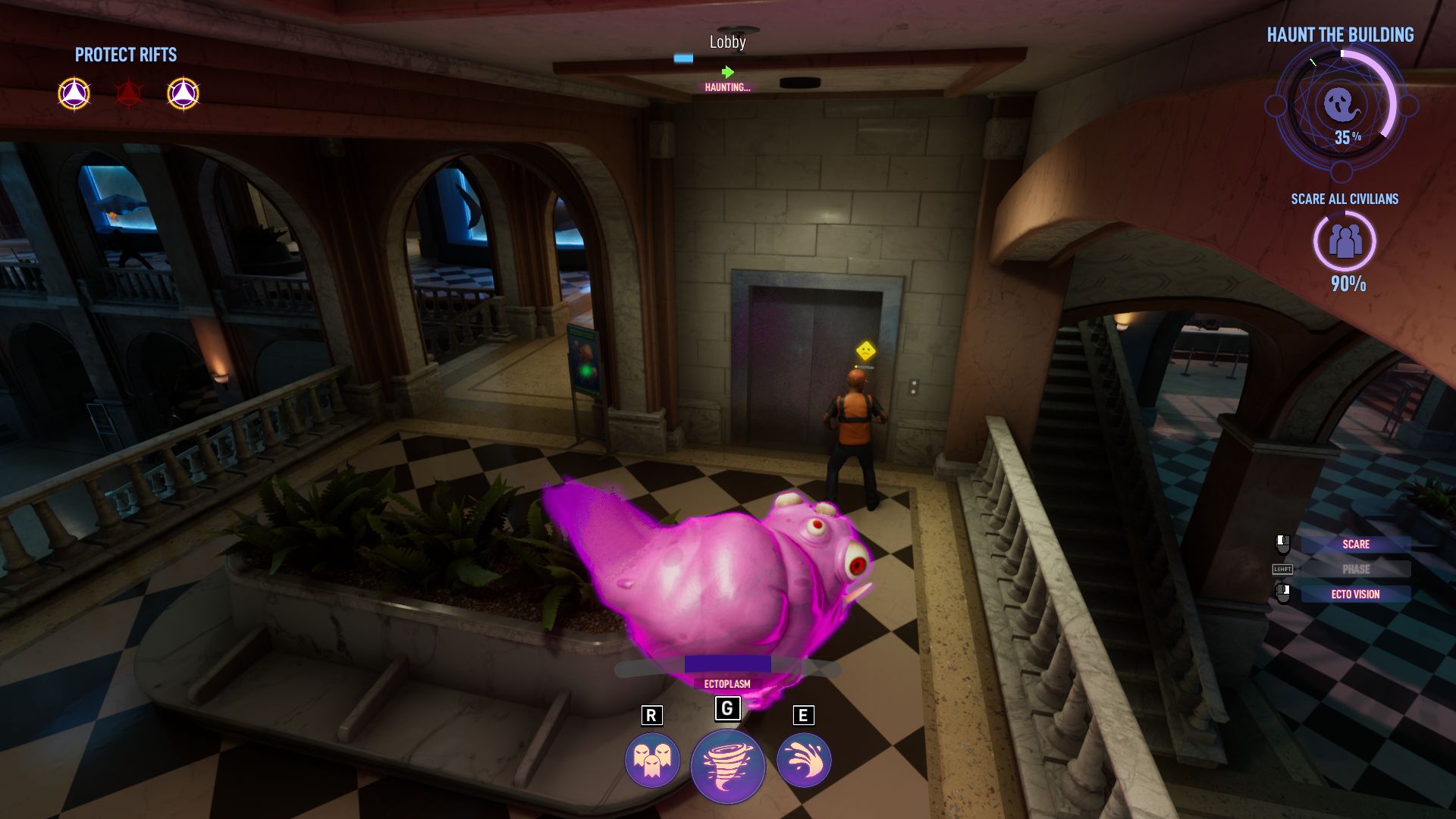The image size is (1456, 819).
Task: Toggle the Ecto Vision action
Action: point(1355,595)
